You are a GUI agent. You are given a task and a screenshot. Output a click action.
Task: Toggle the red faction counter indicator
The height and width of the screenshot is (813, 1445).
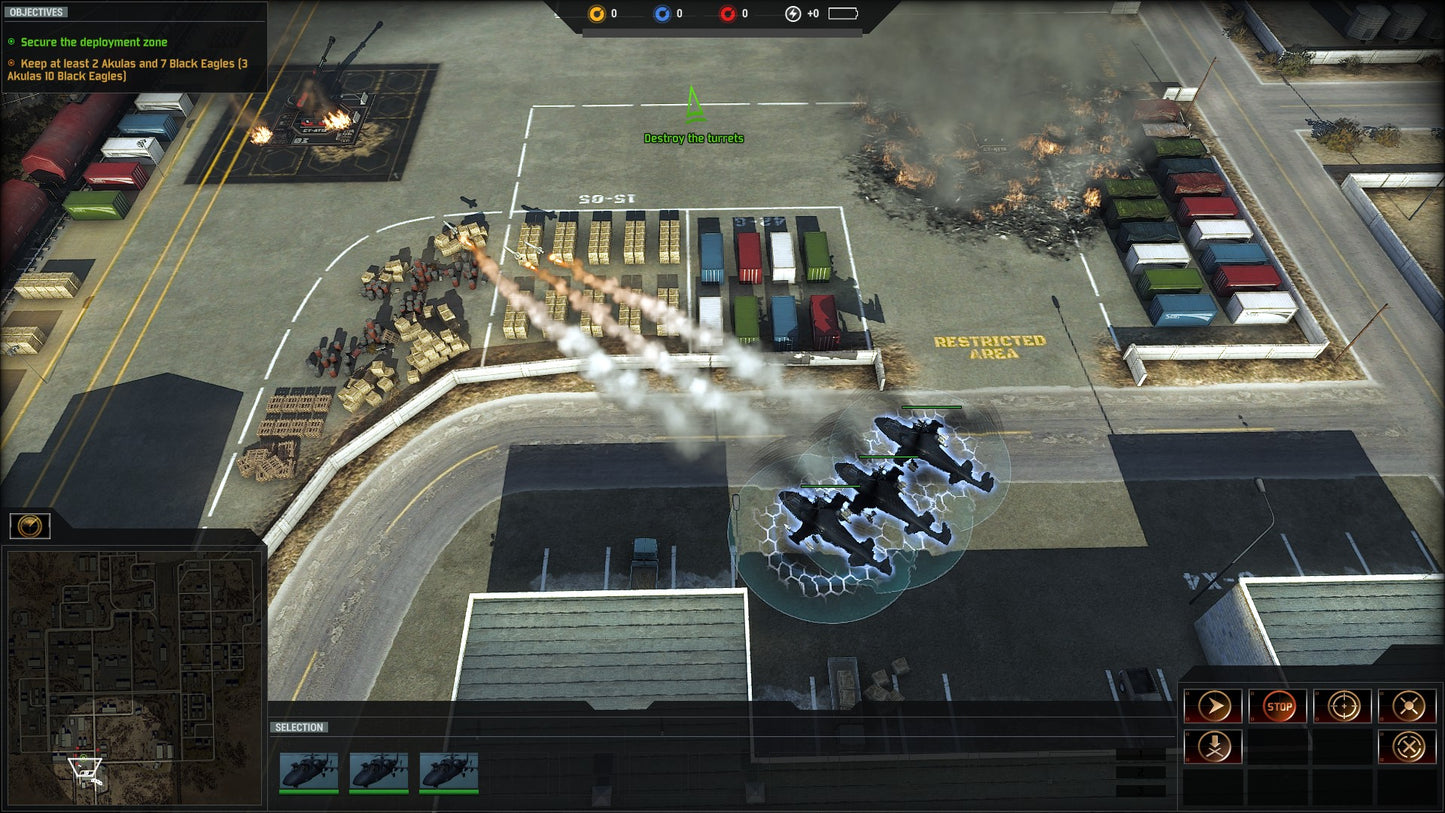coord(730,14)
